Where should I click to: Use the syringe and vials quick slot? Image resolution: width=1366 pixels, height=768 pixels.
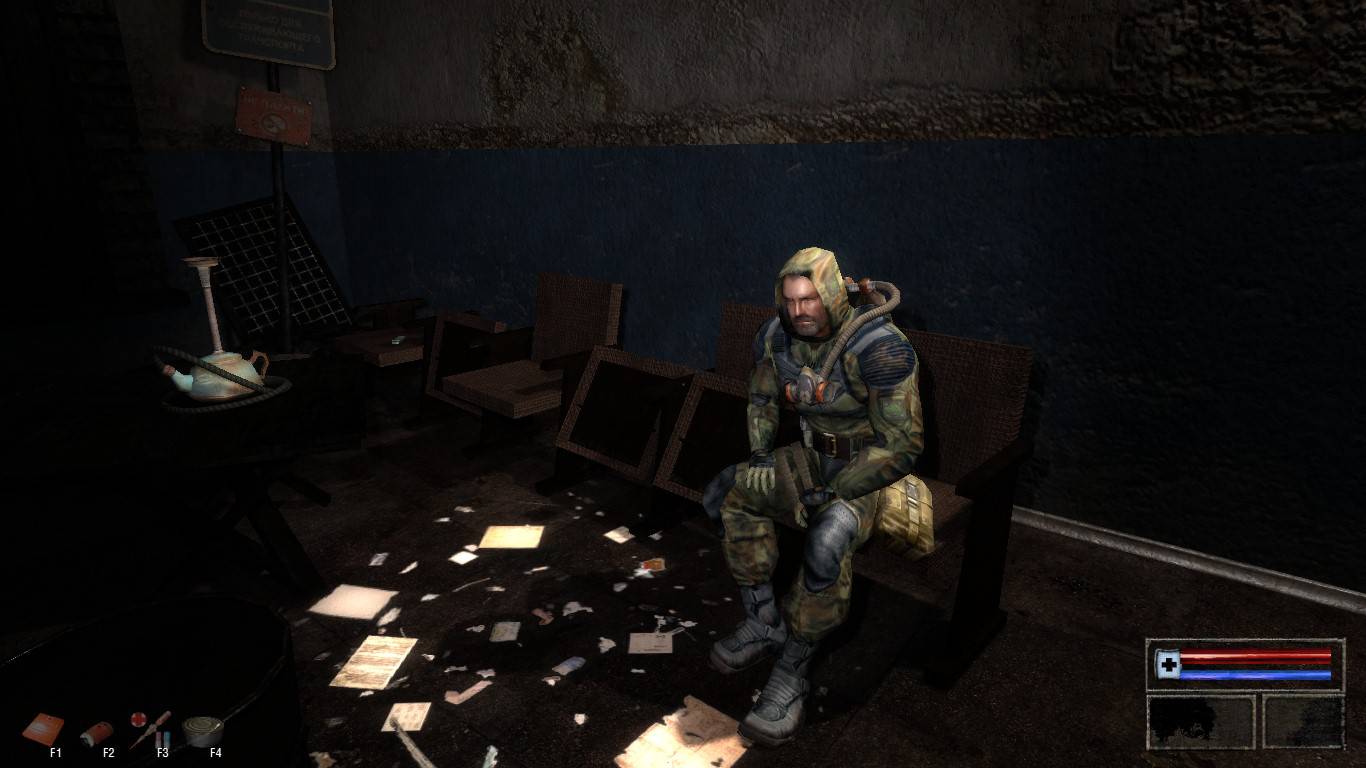150,730
